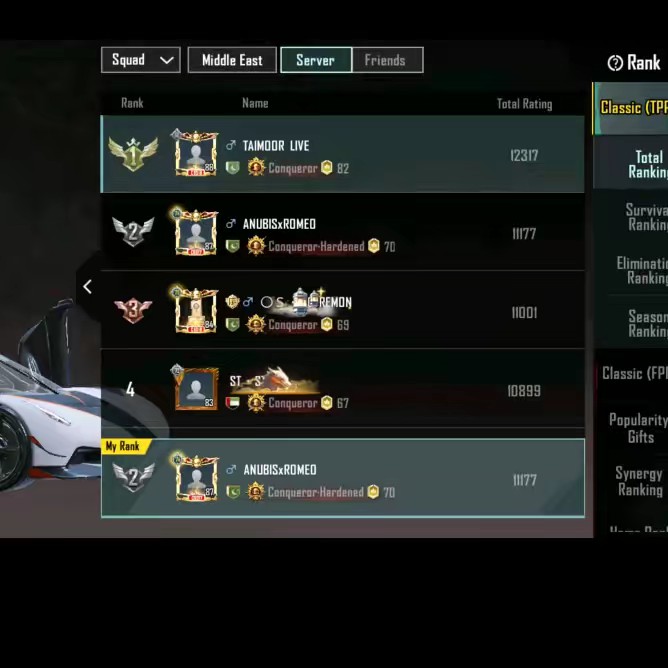The height and width of the screenshot is (668, 668).
Task: Select the Classic (FPP) category
Action: point(634,373)
